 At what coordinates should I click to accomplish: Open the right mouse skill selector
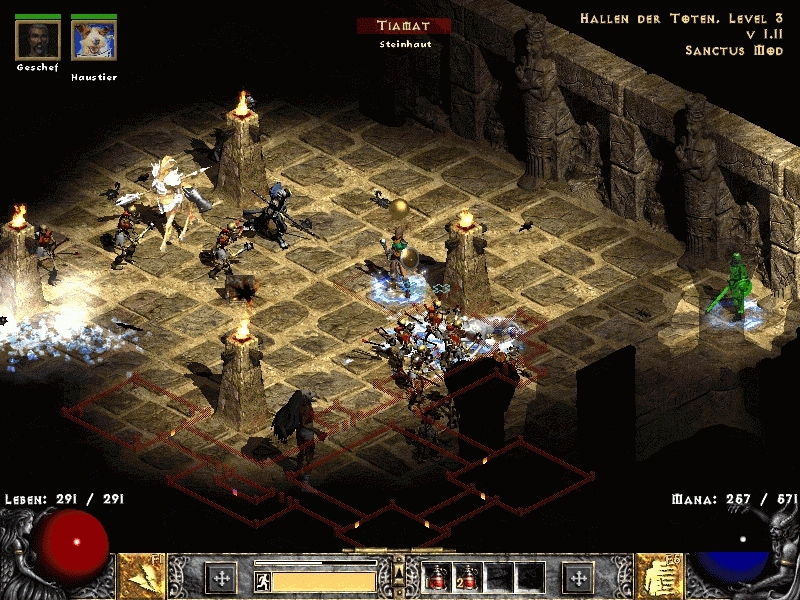(659, 576)
